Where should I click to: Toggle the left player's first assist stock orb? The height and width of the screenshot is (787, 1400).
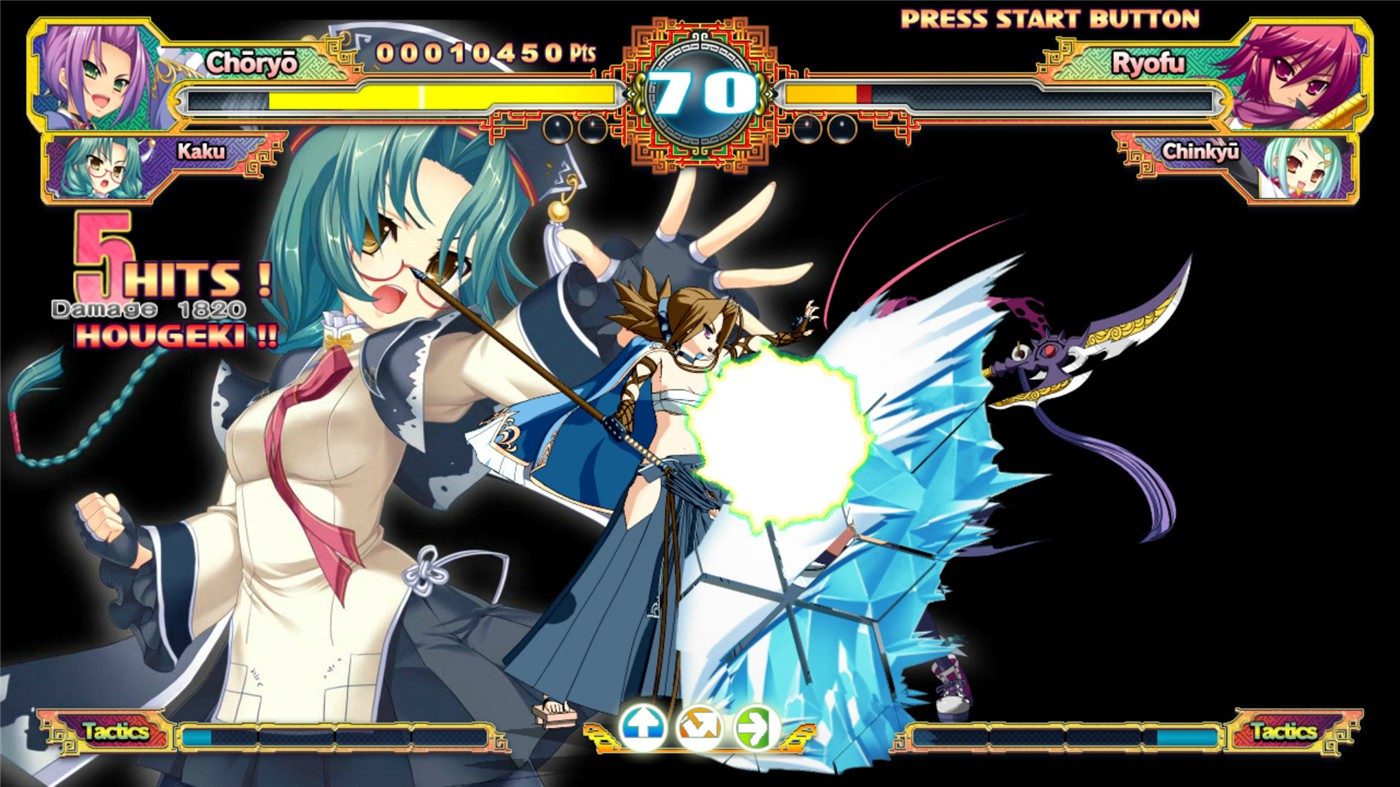point(557,126)
